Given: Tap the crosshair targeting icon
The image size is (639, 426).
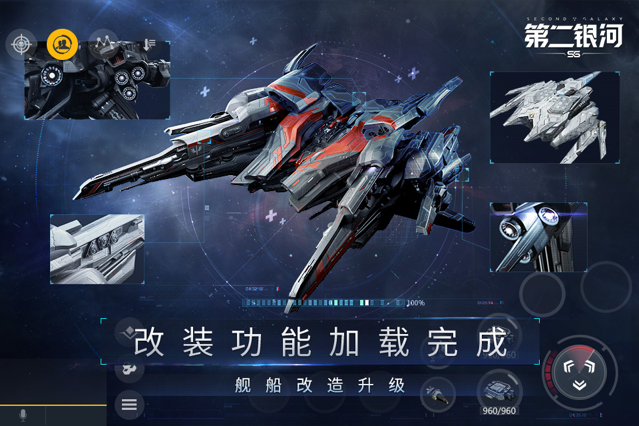Looking at the screenshot, I should pos(21,44).
